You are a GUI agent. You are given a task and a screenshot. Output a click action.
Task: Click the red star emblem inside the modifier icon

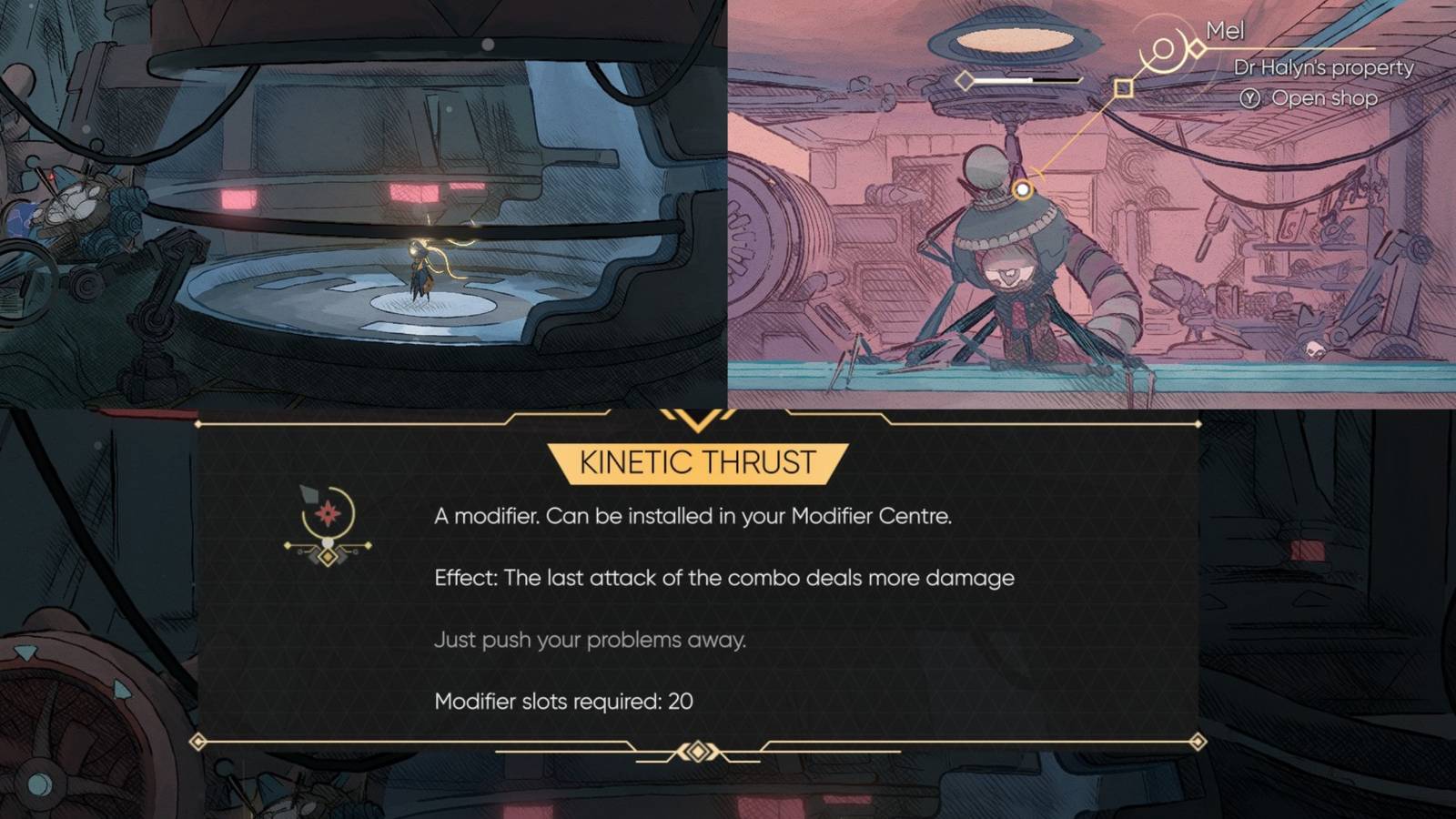329,515
